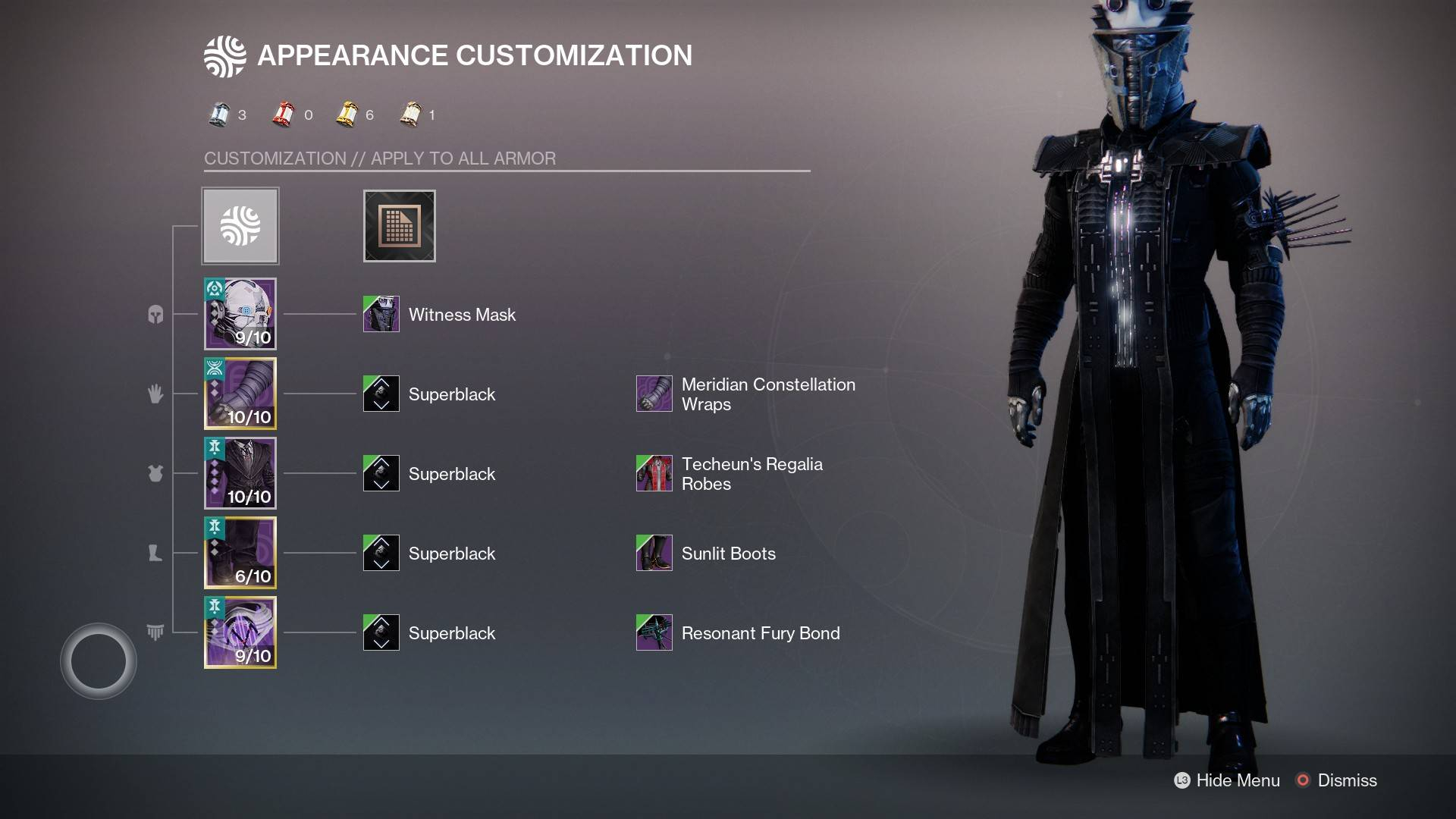Change the gauntlets Superblack shader
Screen dimensions: 1456x819
coord(381,394)
